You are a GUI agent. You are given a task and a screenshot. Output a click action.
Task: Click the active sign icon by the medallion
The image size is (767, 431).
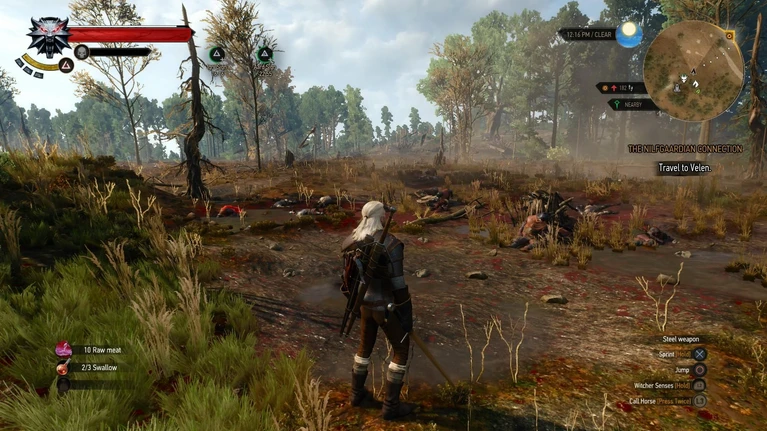tap(66, 65)
